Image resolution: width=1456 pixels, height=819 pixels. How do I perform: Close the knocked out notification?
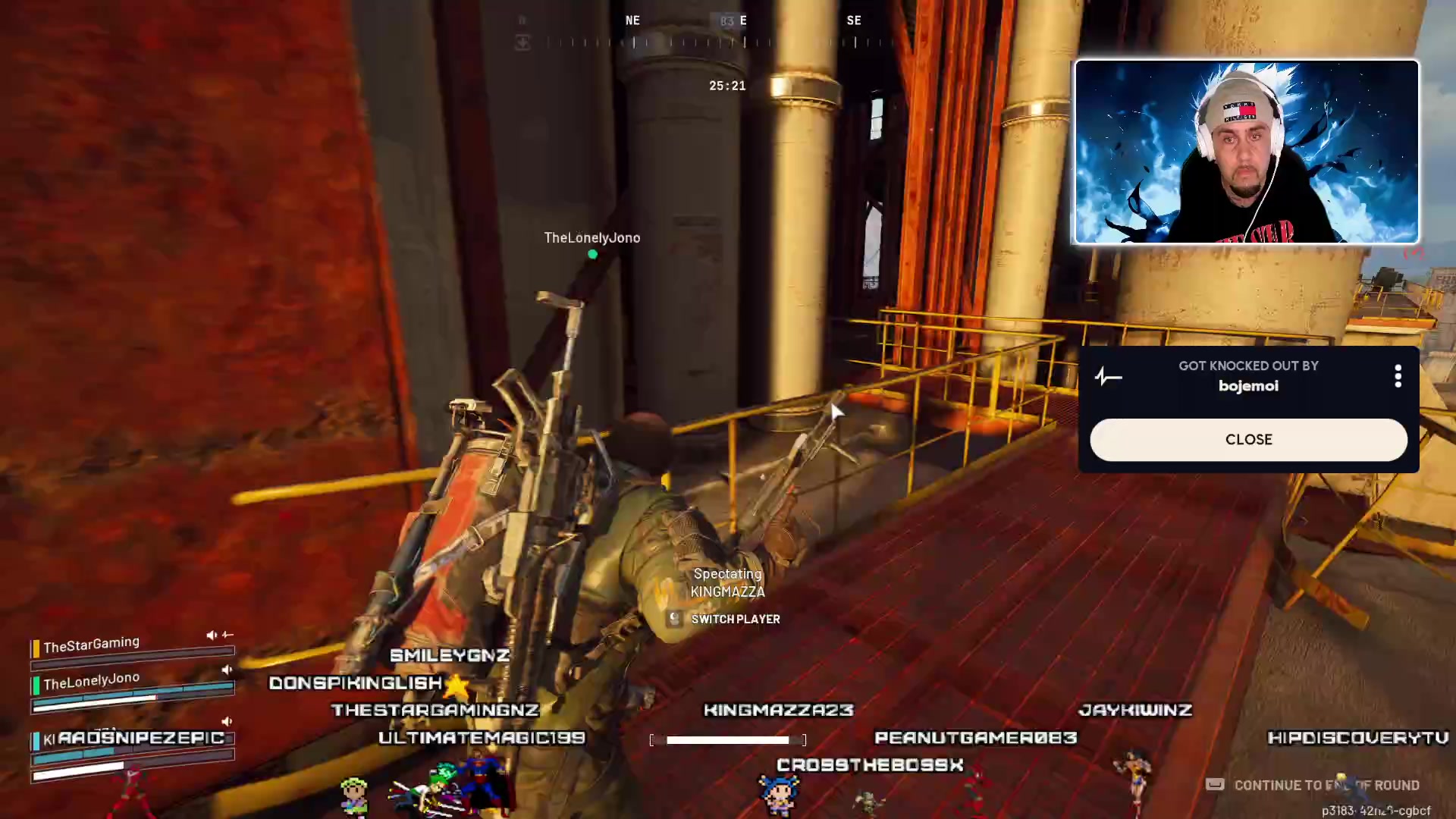[x=1248, y=440]
